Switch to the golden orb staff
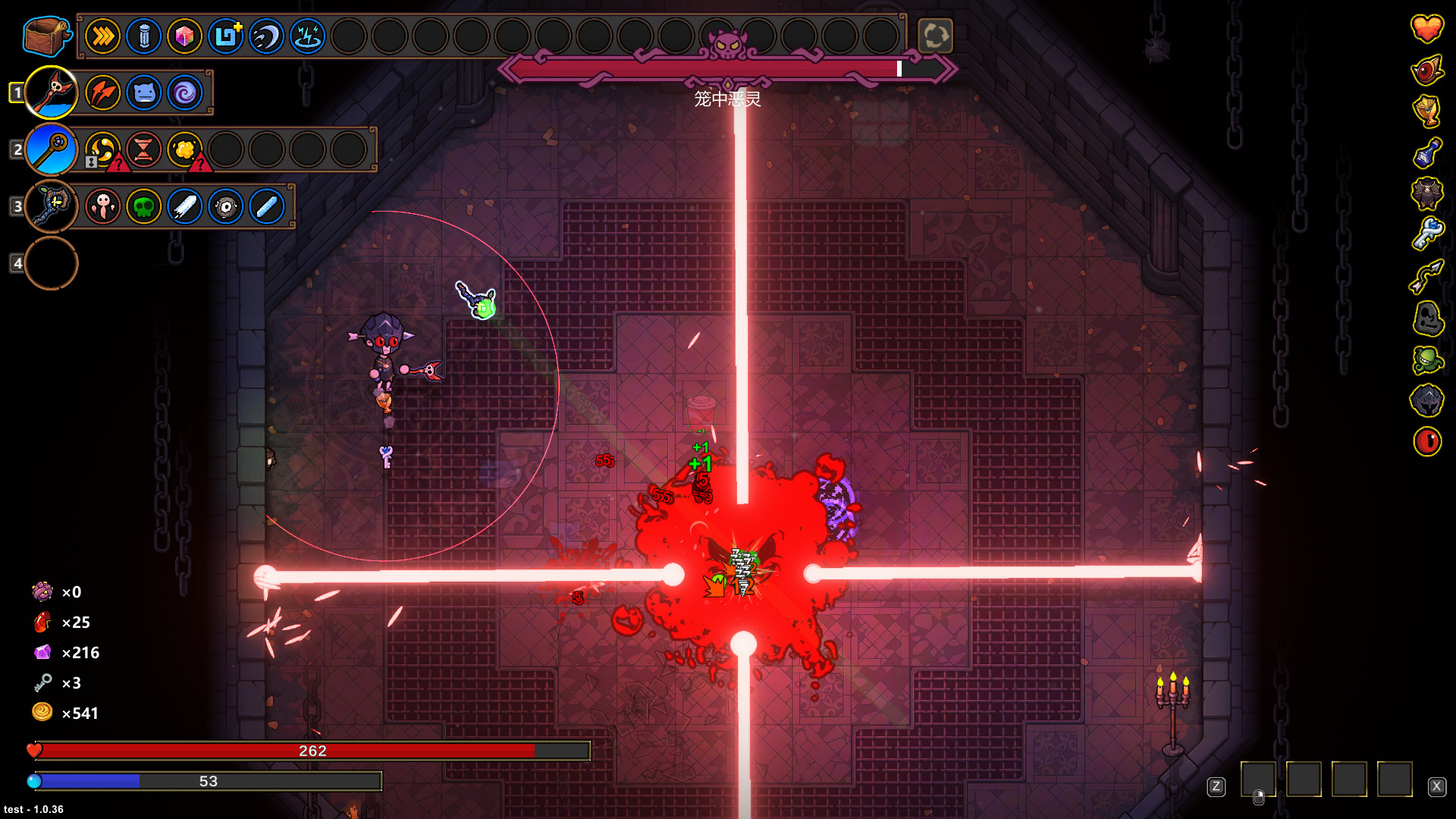1456x819 pixels. (x=52, y=149)
